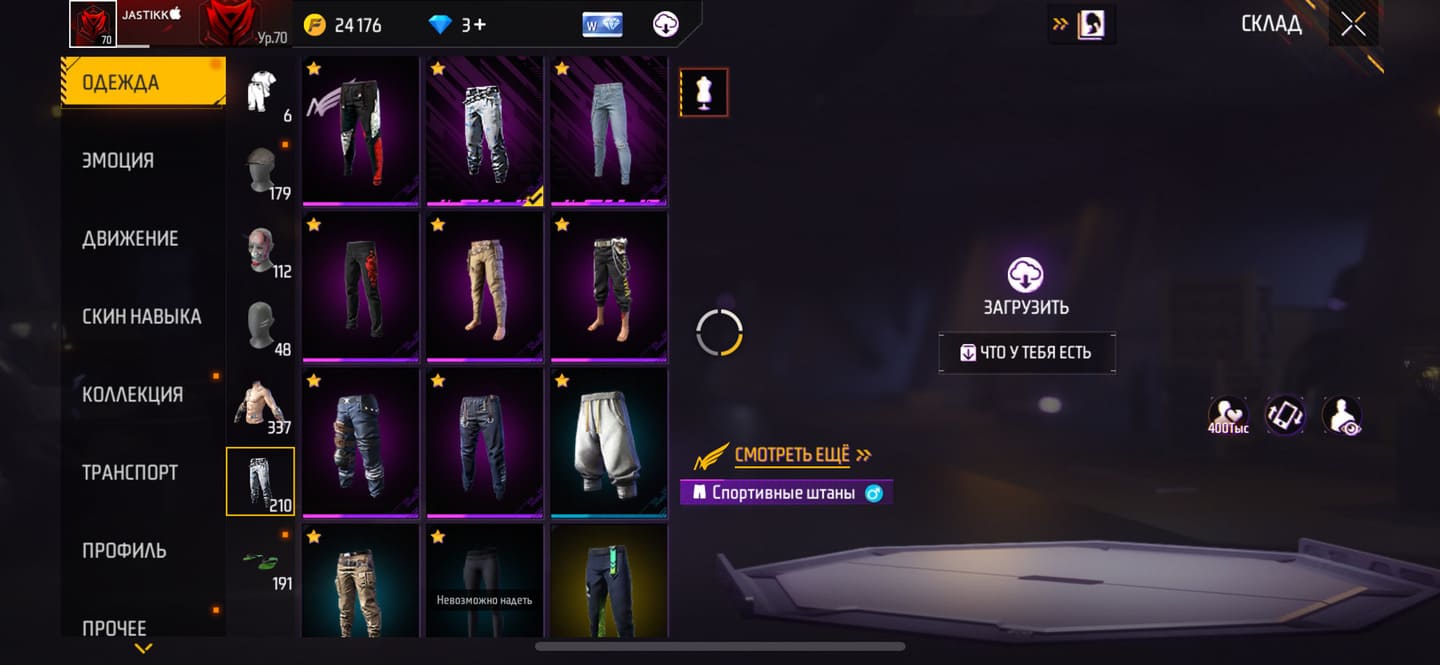This screenshot has height=665, width=1440.
Task: Toggle the mannequin preview icon
Action: point(704,92)
